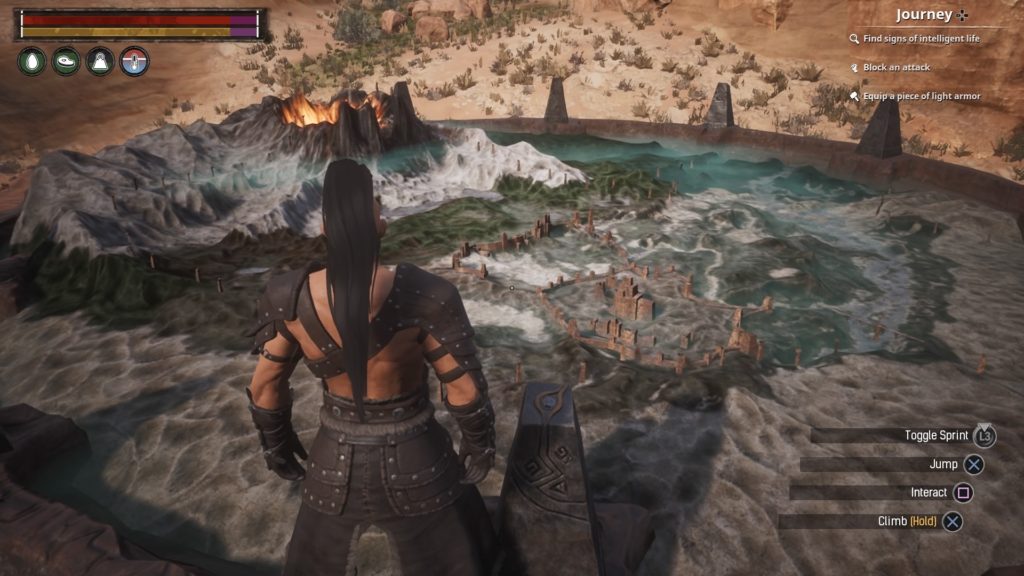Select the "Find signs of intelligent life" objective

point(914,39)
